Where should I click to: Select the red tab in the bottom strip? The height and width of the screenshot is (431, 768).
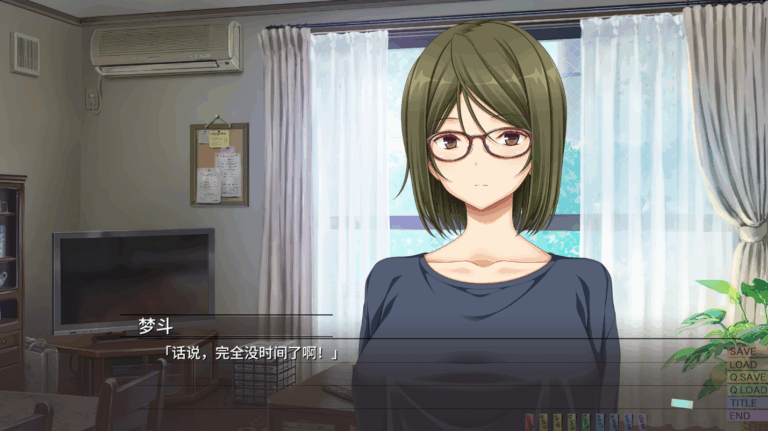(529, 421)
